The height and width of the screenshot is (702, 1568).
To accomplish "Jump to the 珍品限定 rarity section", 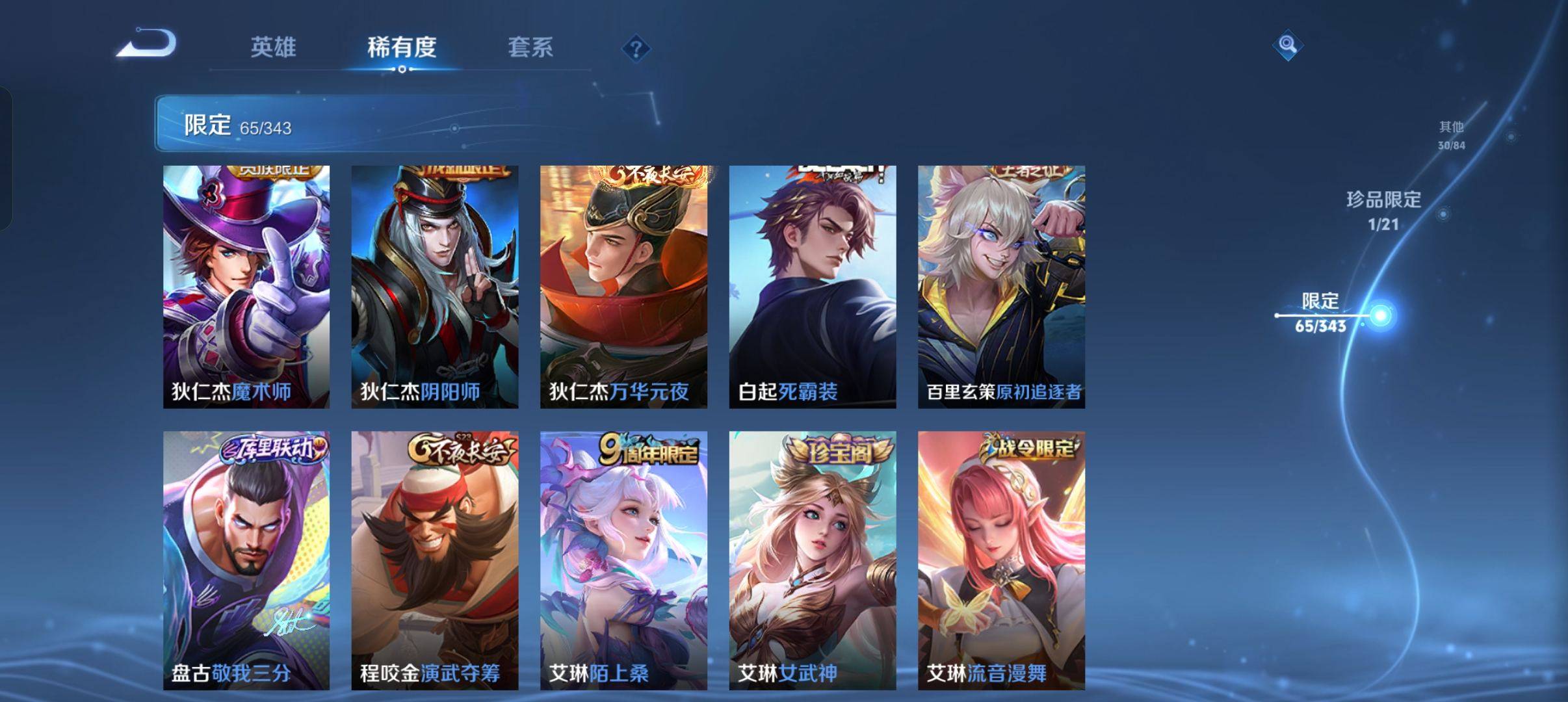I will [x=1383, y=210].
